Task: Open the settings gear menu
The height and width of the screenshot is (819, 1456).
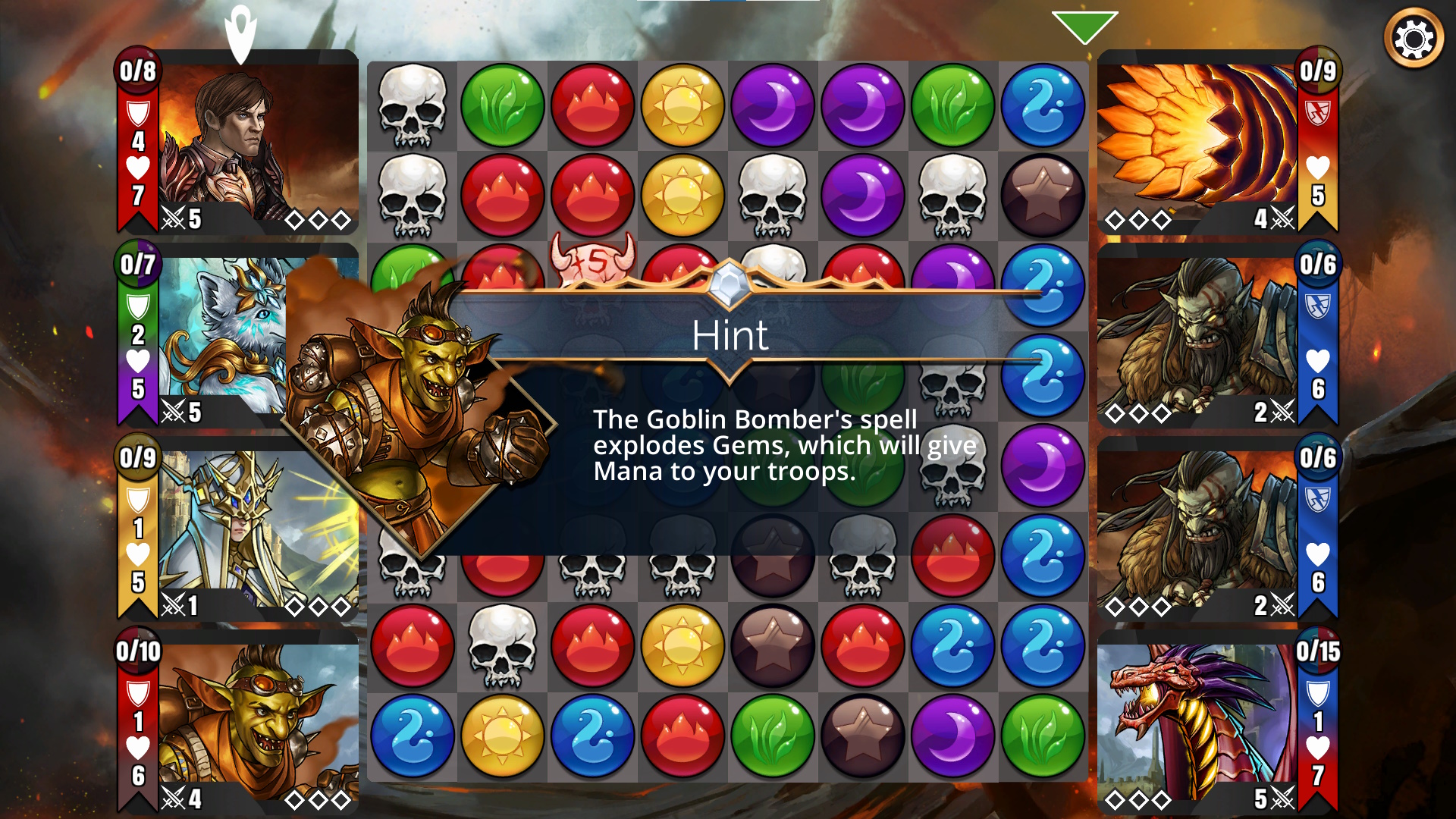Action: (x=1414, y=39)
